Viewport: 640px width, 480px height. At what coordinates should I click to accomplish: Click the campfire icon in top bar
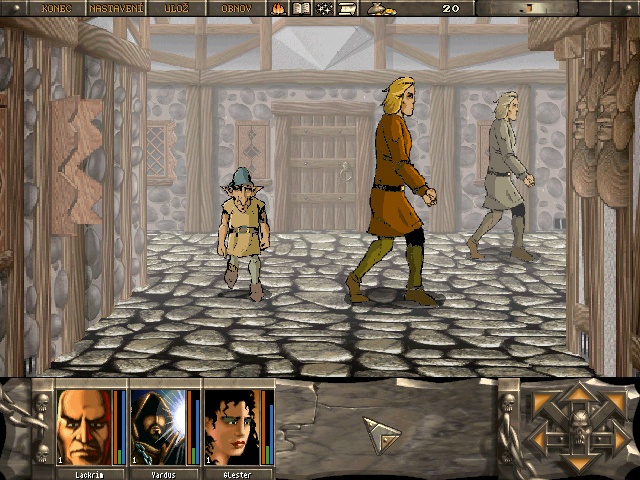pos(279,8)
